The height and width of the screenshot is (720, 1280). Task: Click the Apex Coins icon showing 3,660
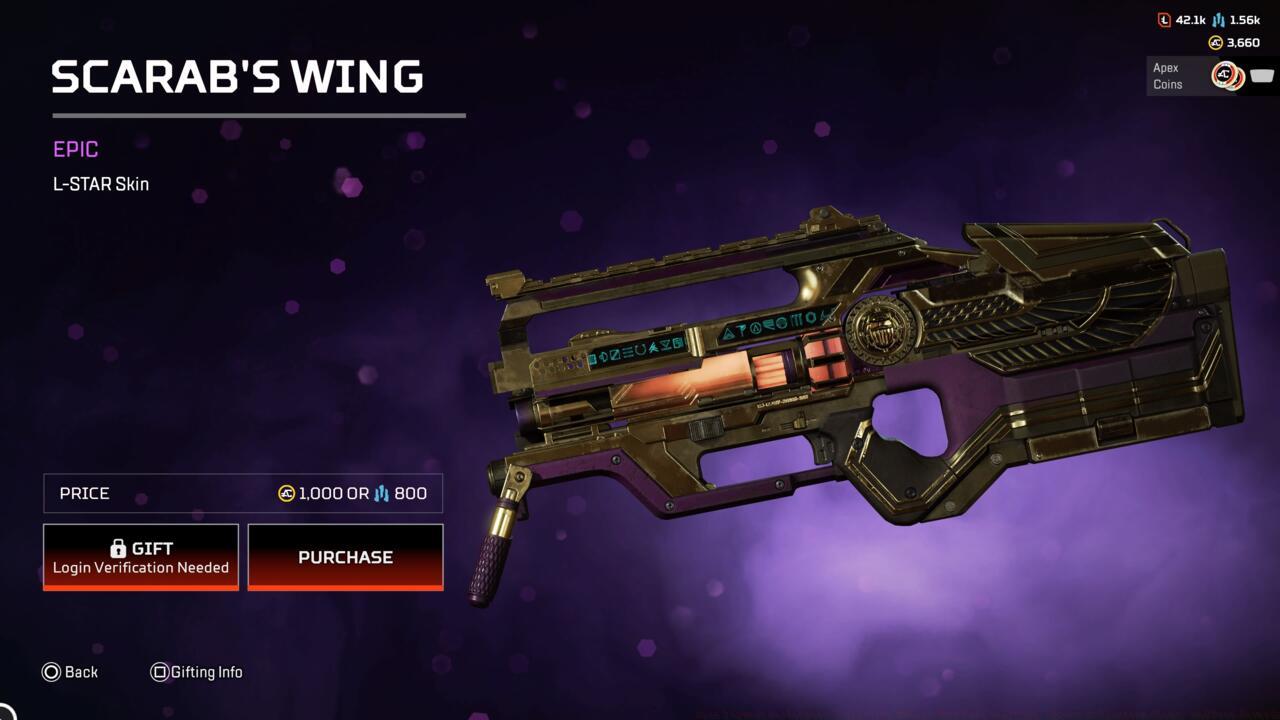(x=1216, y=42)
